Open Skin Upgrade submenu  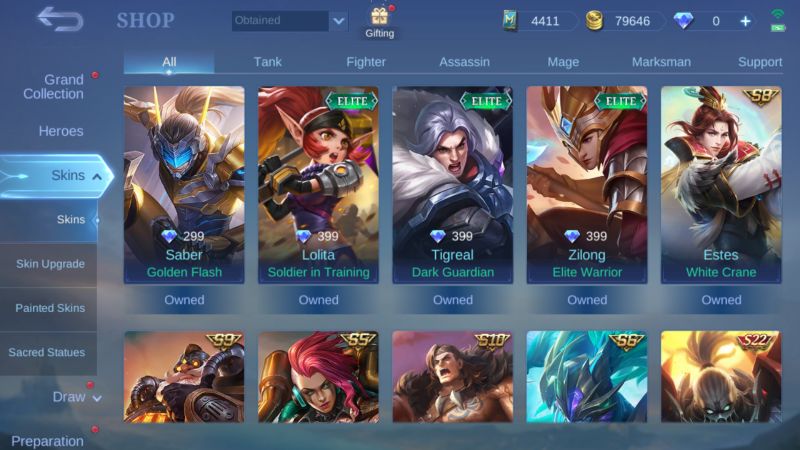click(50, 264)
